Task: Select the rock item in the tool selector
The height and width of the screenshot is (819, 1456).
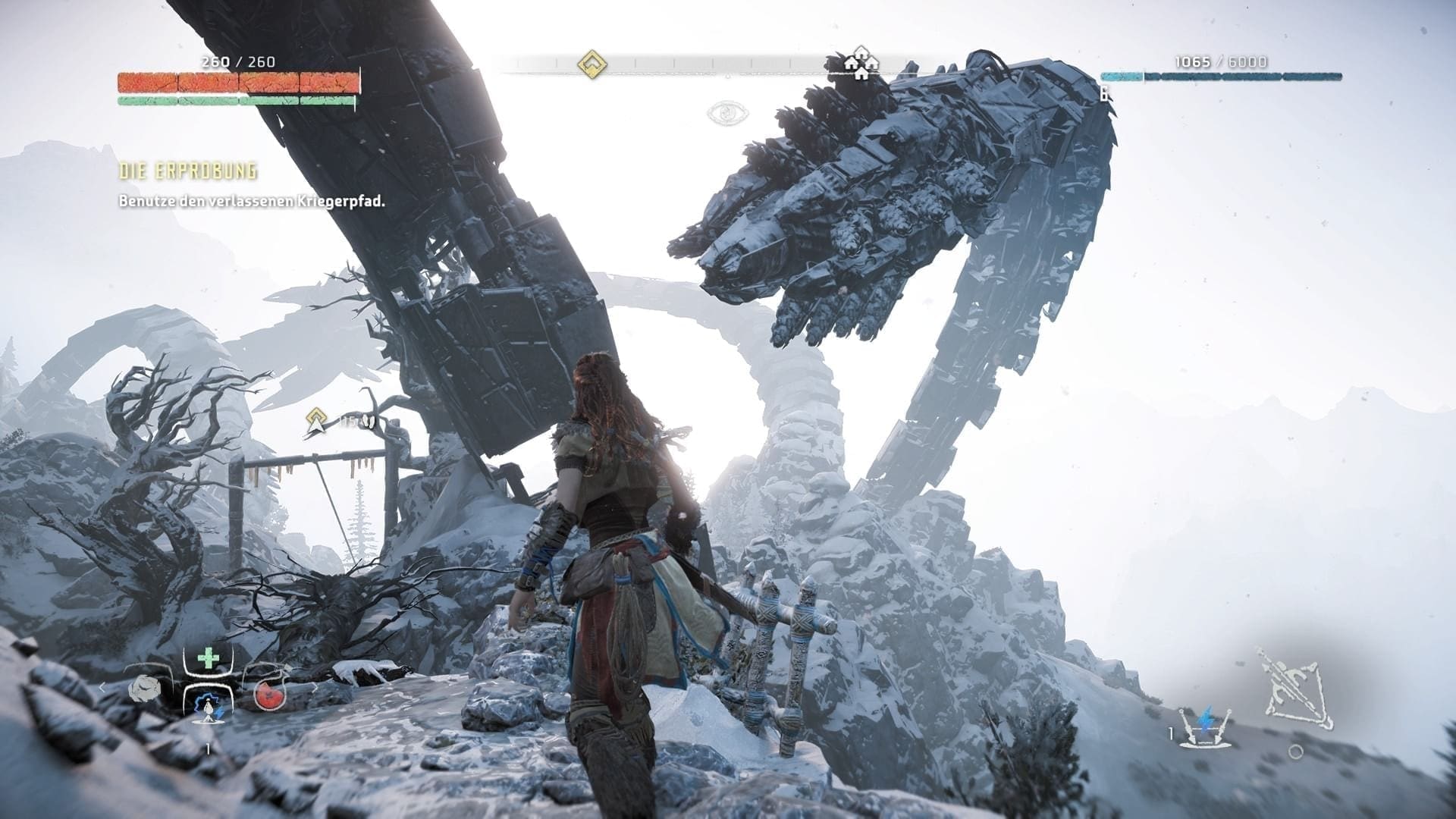Action: pos(142,689)
